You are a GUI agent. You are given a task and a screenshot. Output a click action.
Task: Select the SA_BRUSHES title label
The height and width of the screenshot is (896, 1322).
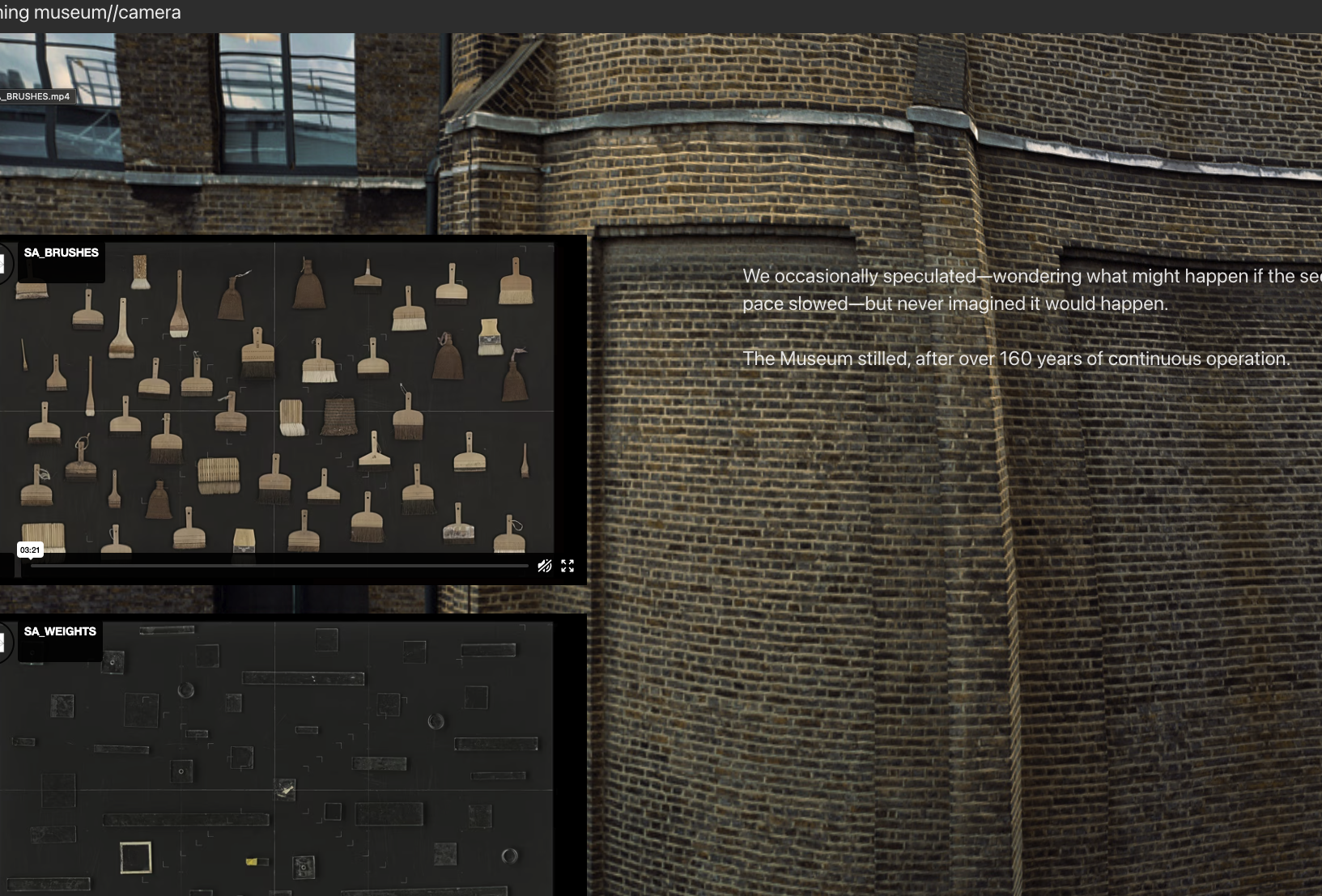pos(61,252)
